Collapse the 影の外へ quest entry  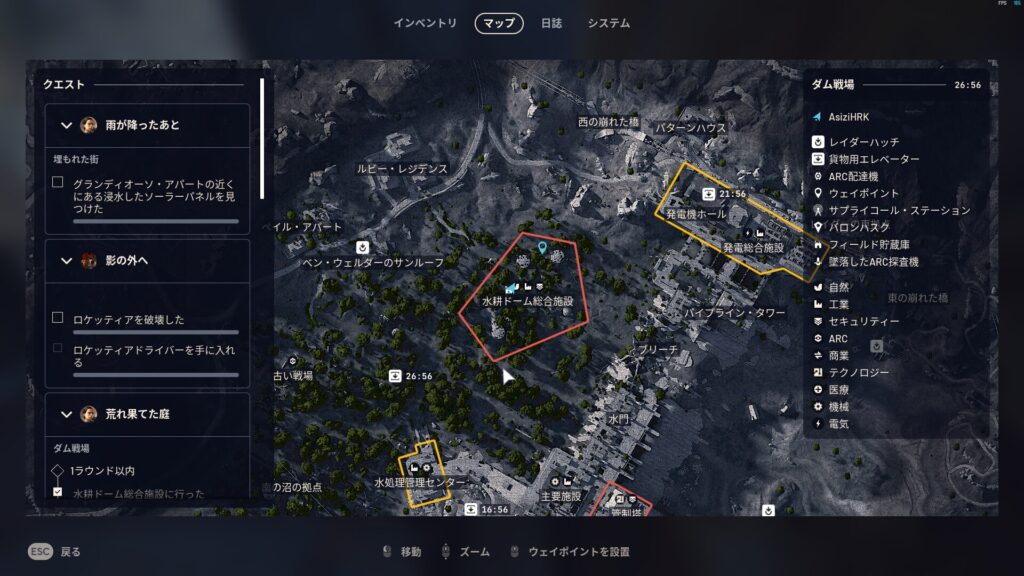pos(67,261)
